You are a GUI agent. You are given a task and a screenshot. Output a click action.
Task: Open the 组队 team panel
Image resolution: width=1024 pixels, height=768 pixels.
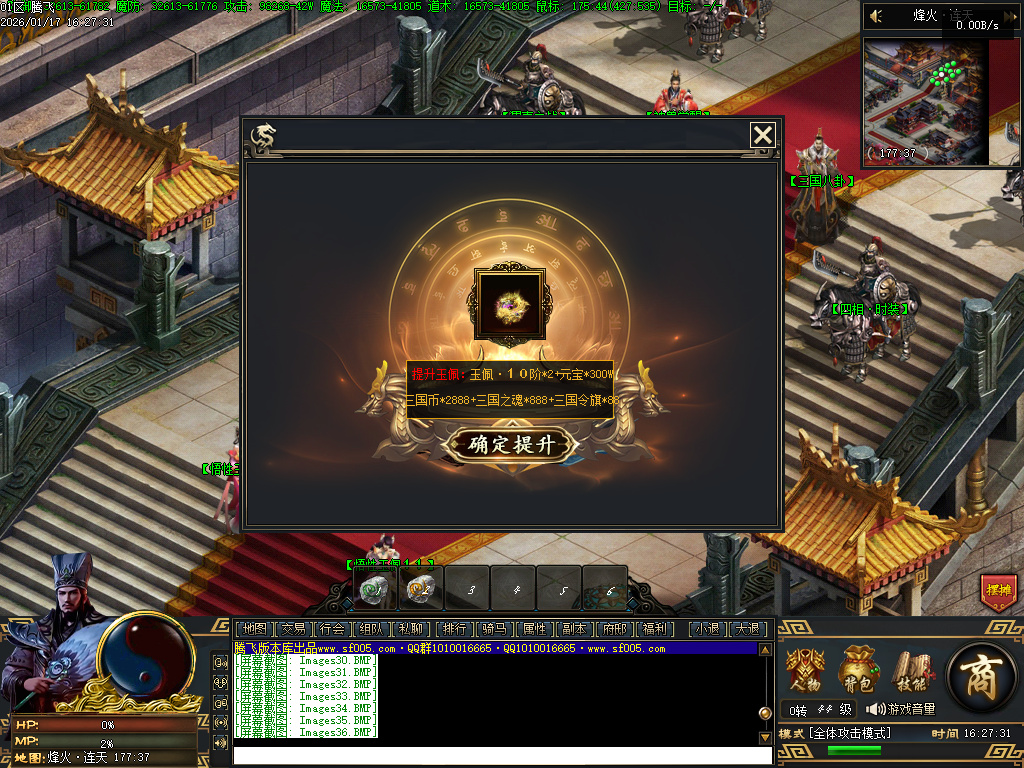click(x=371, y=629)
